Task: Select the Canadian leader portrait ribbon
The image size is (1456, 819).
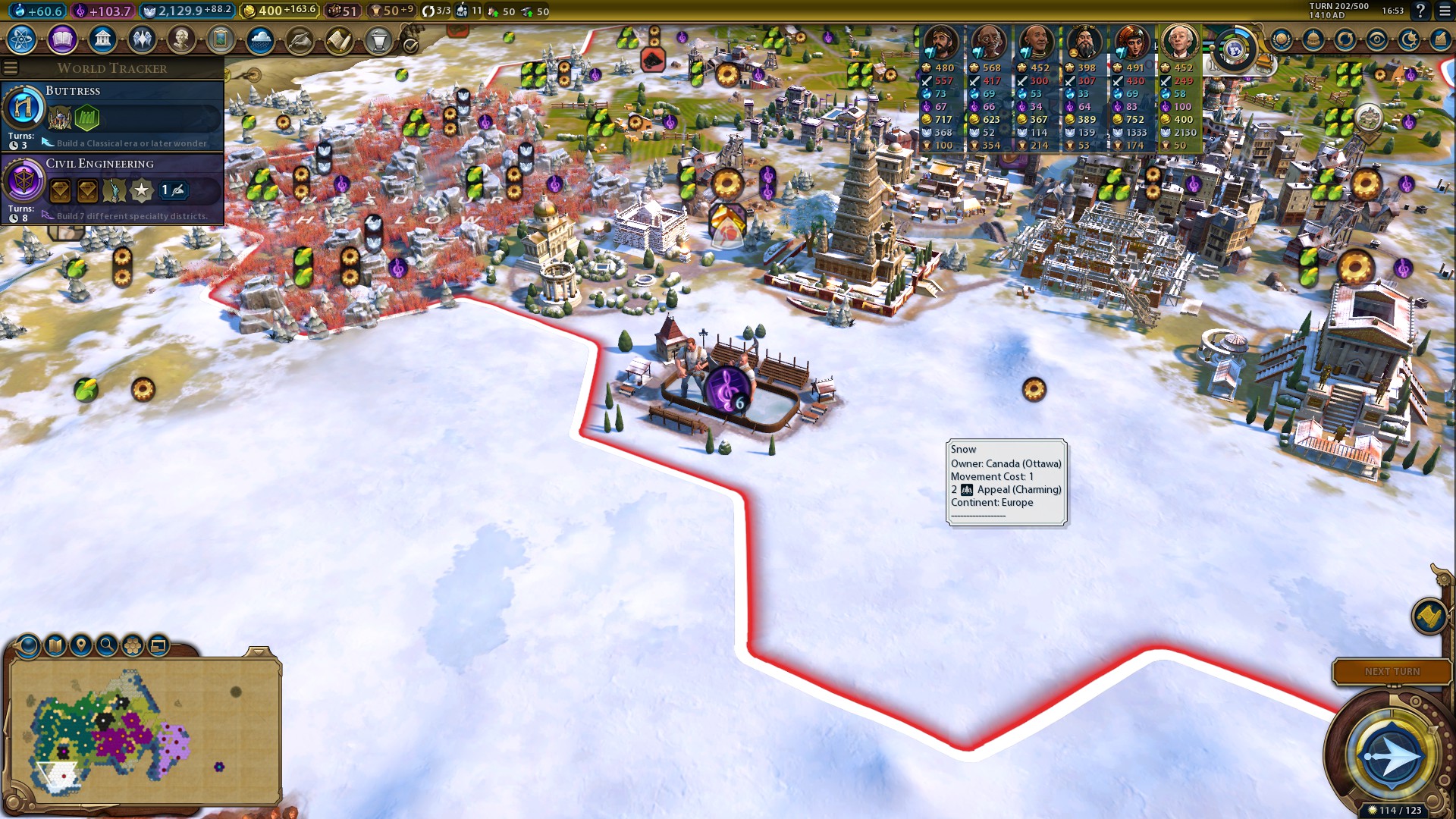Action: pyautogui.click(x=1178, y=42)
